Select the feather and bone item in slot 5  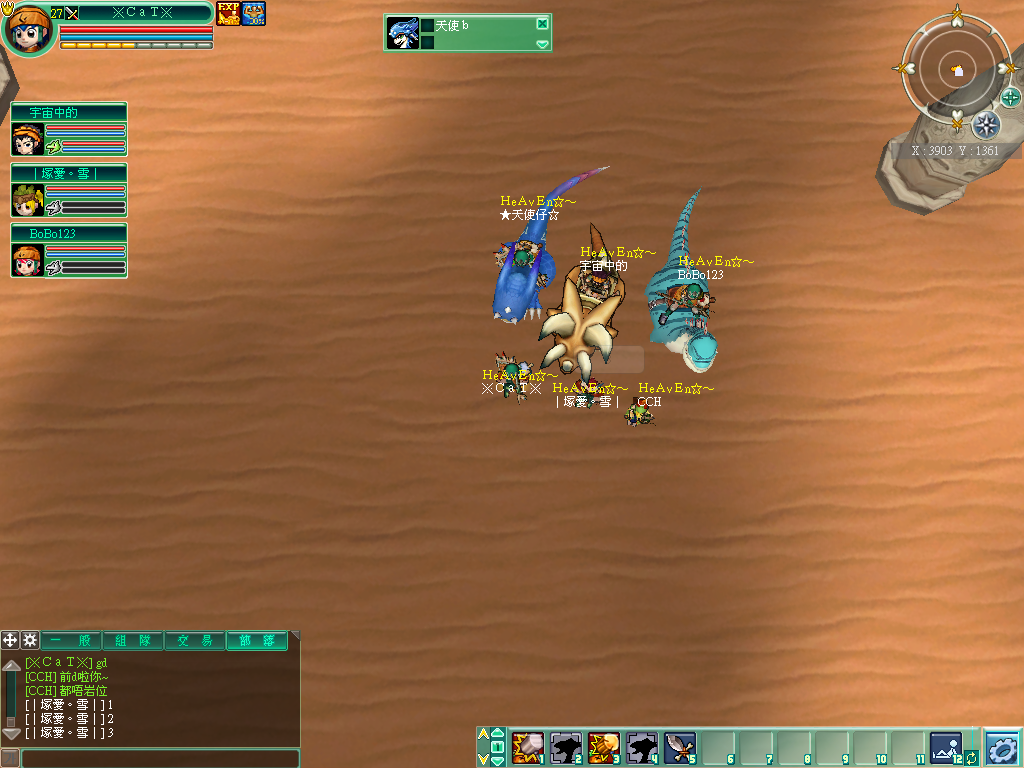[x=680, y=746]
